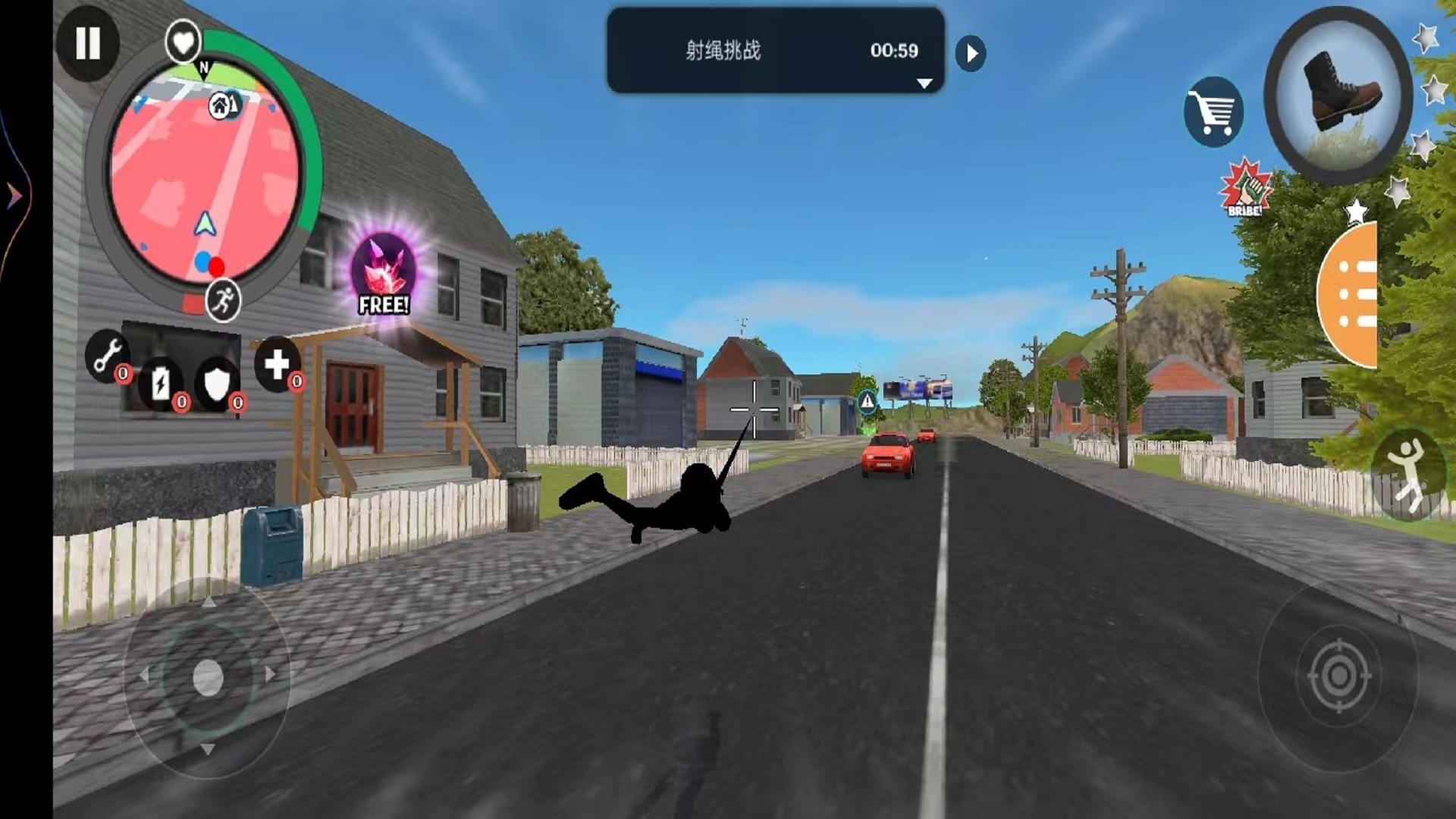Use the battery energy item
The width and height of the screenshot is (1456, 819).
point(161,384)
